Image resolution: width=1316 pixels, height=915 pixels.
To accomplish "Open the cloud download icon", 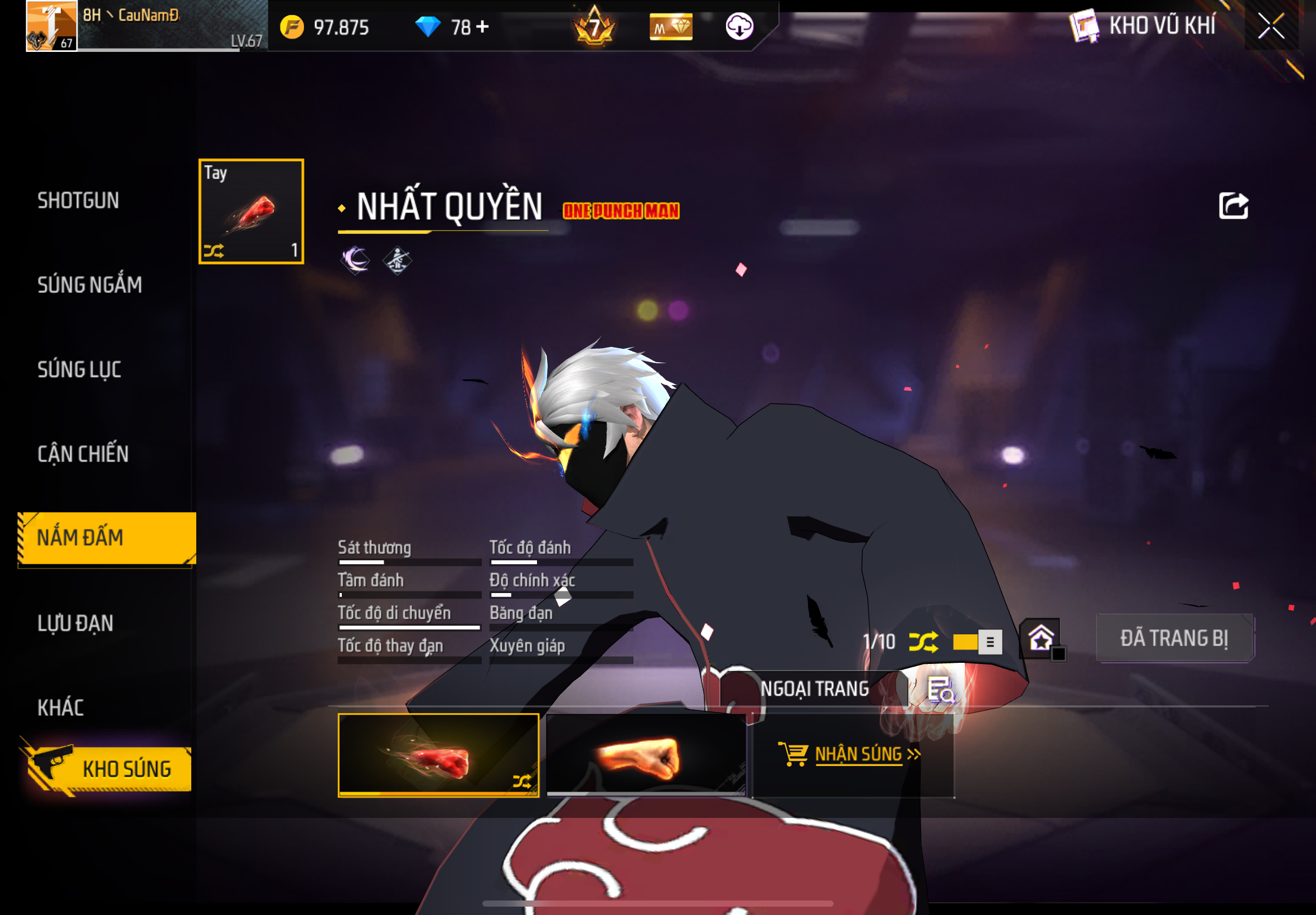I will [x=739, y=26].
